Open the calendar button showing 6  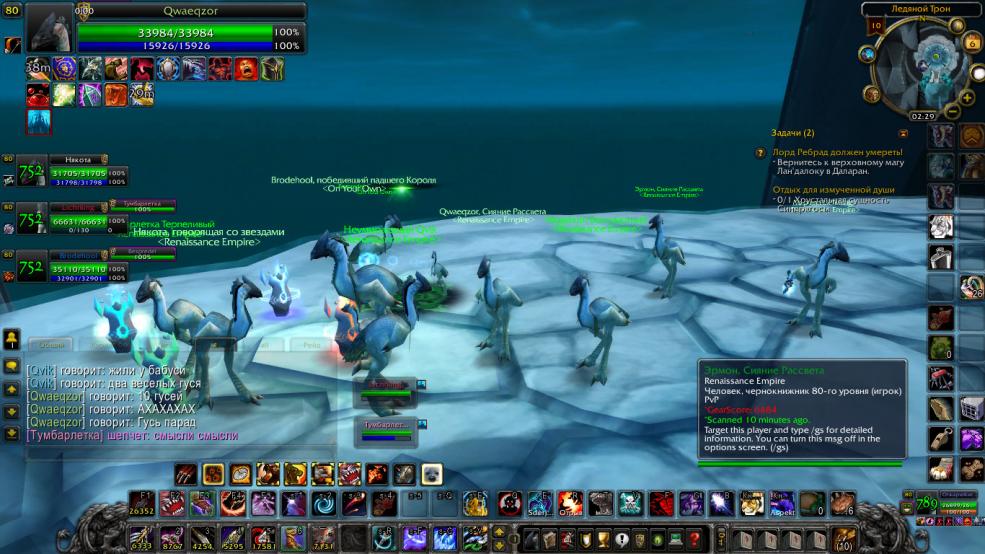coord(972,42)
